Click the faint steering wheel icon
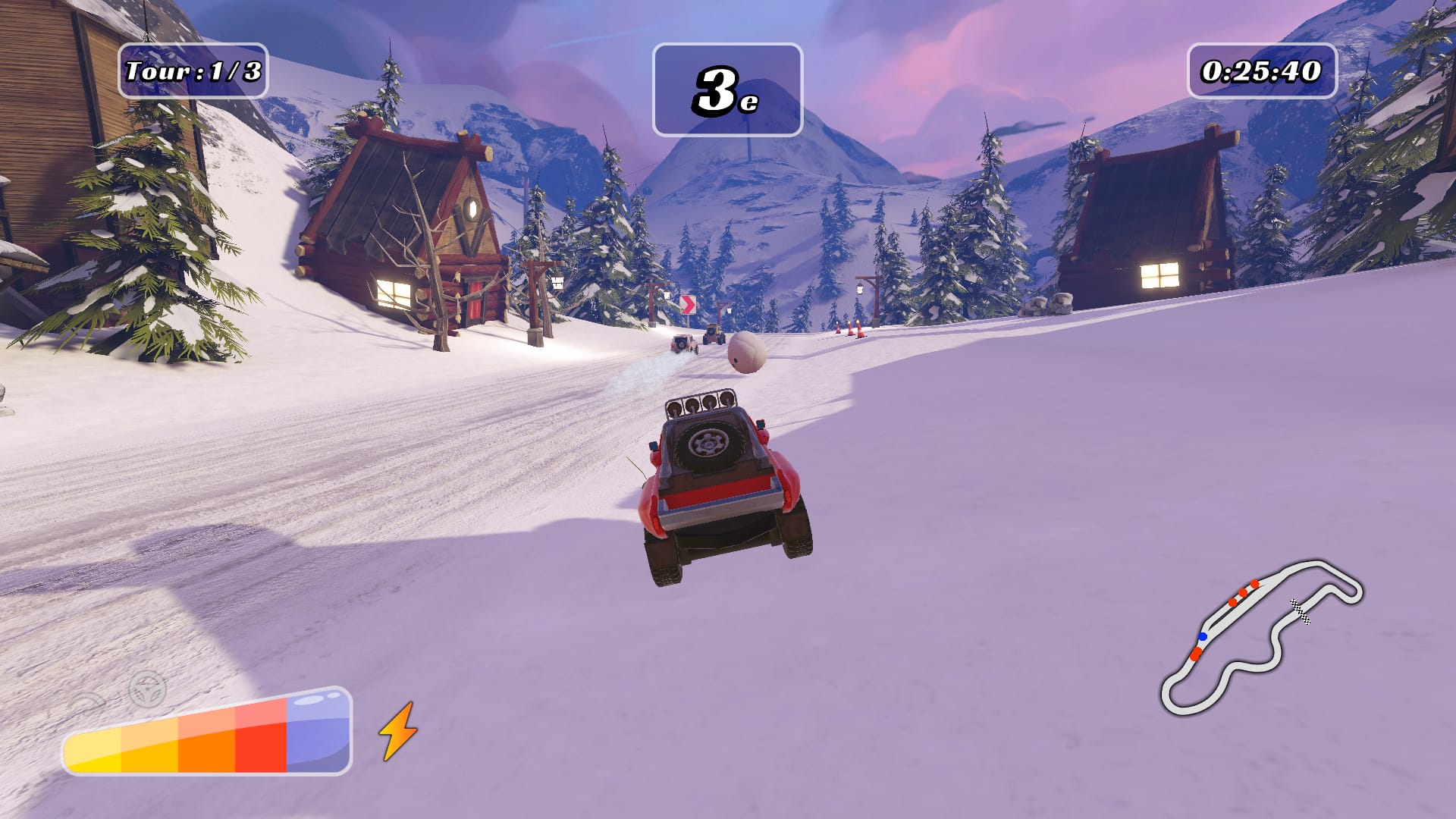Viewport: 1456px width, 819px height. pyautogui.click(x=147, y=689)
